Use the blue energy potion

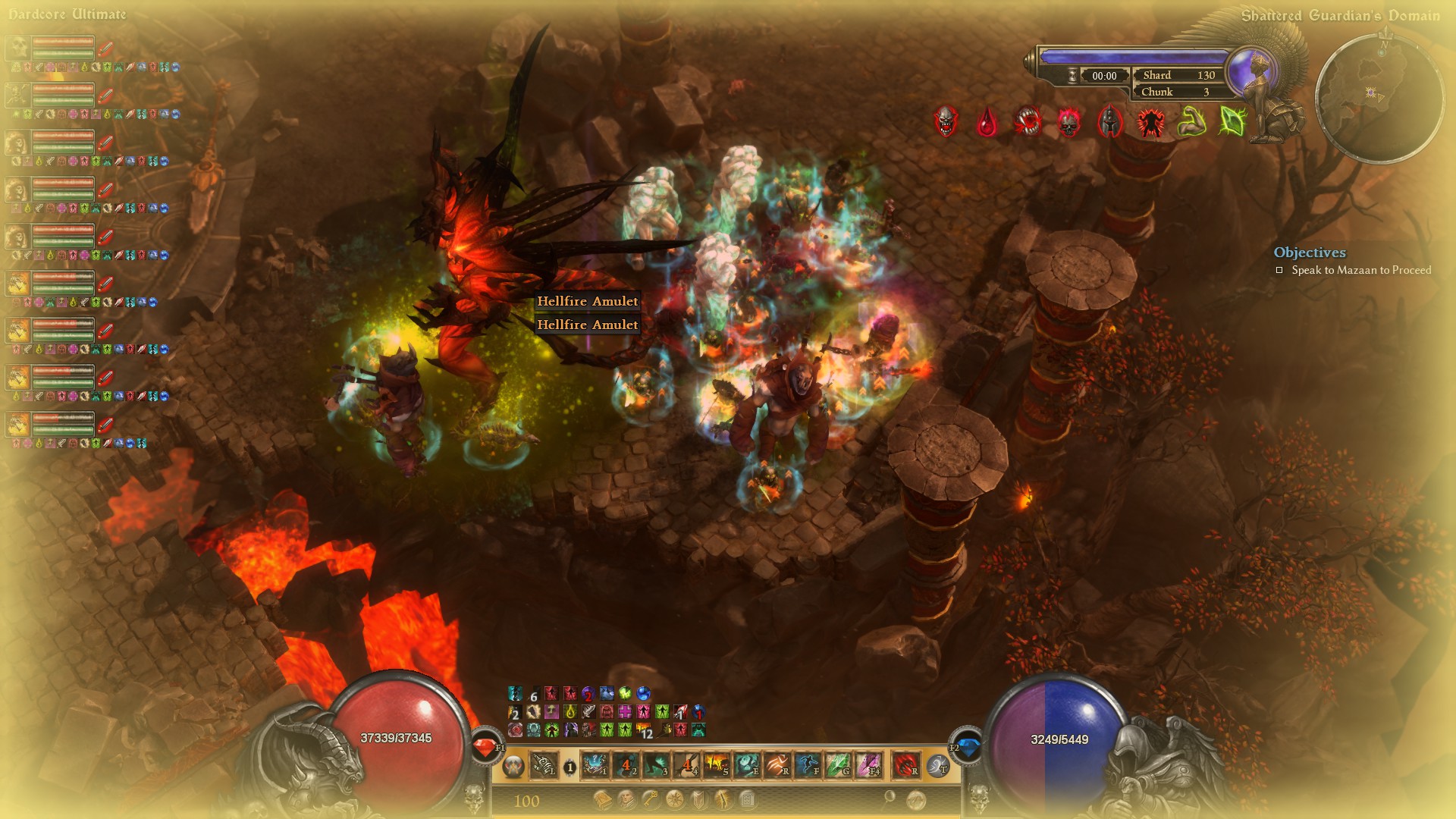(x=967, y=748)
